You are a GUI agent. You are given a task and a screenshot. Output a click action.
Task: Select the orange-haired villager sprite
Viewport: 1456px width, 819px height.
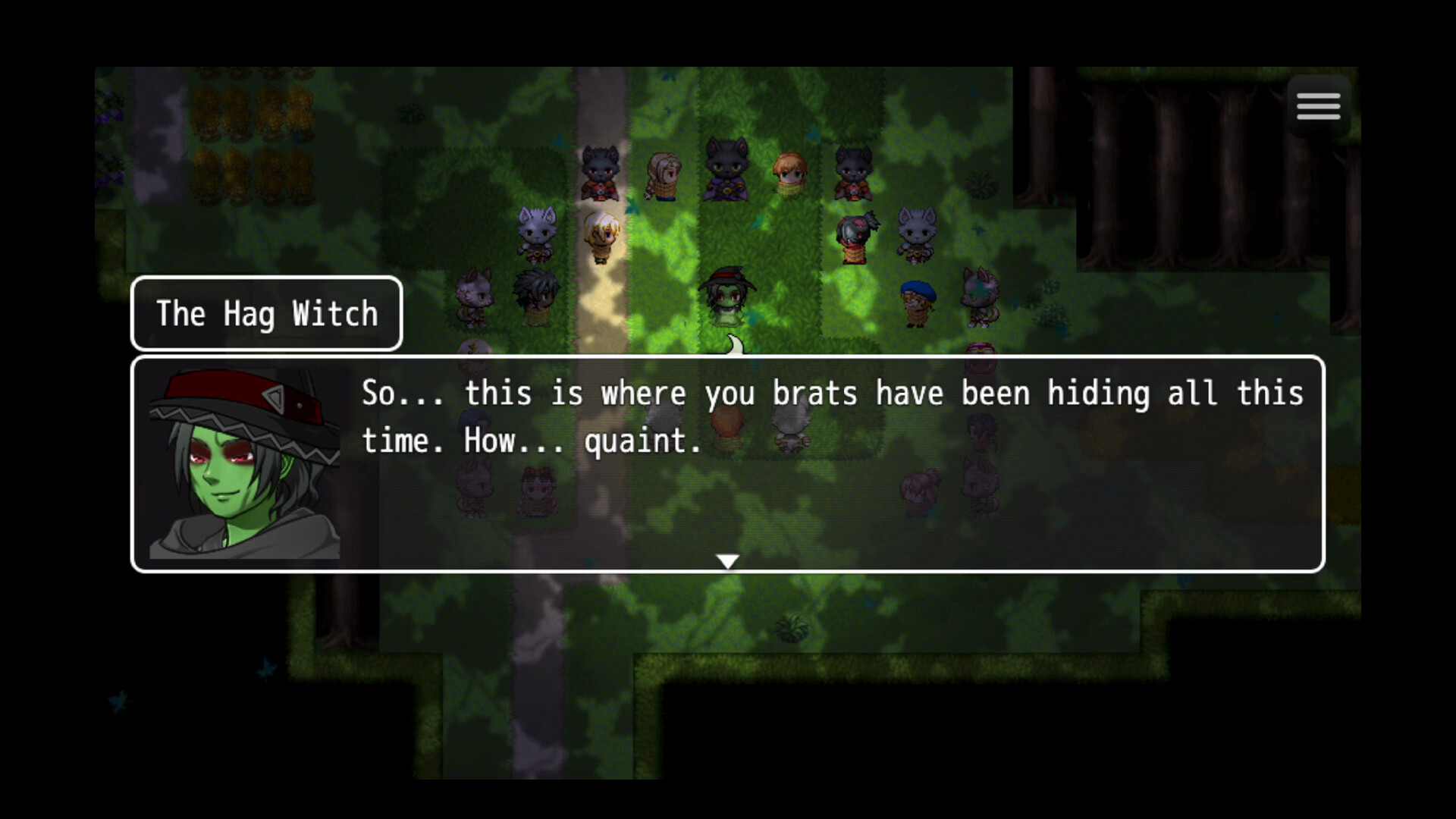[x=789, y=173]
